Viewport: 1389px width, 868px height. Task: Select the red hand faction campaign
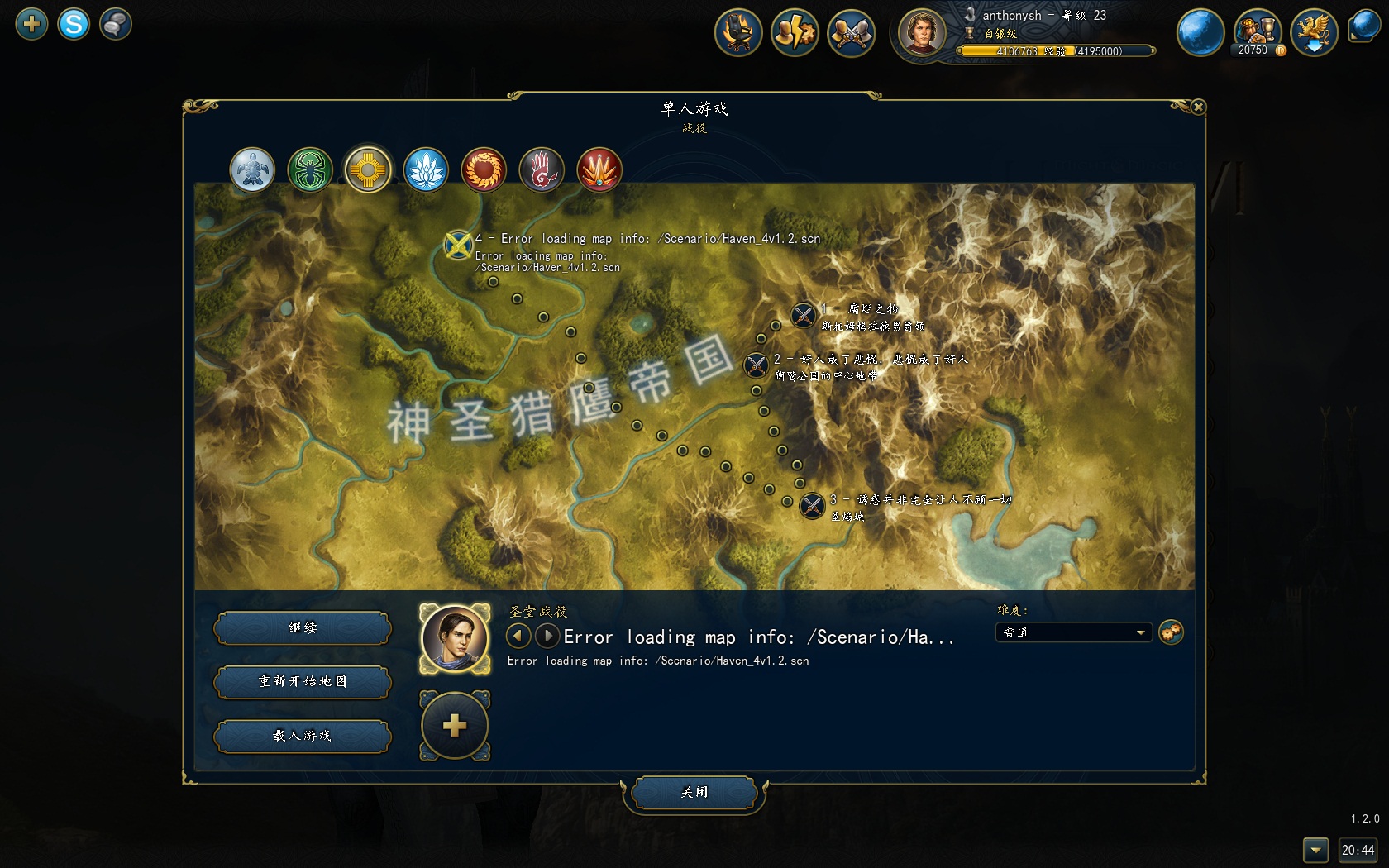point(542,170)
